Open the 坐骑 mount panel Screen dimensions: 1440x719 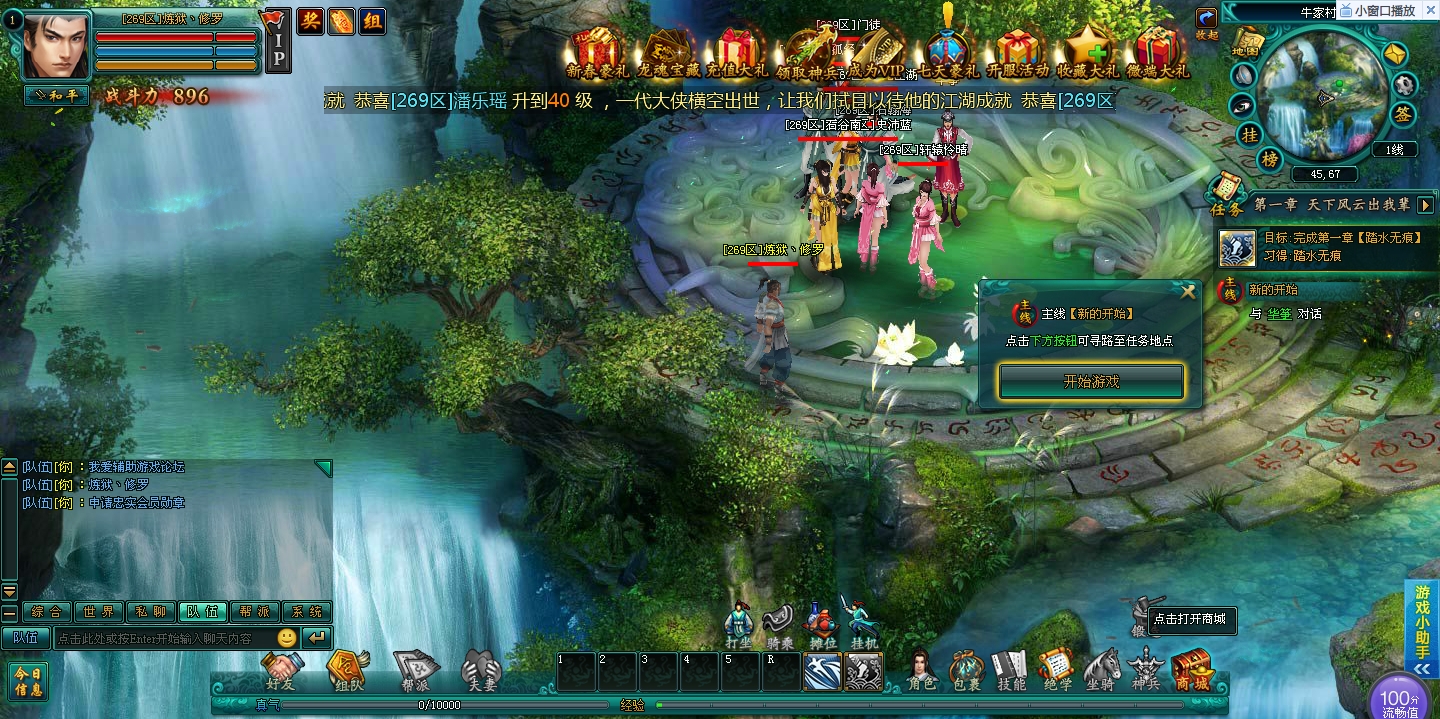click(1102, 670)
